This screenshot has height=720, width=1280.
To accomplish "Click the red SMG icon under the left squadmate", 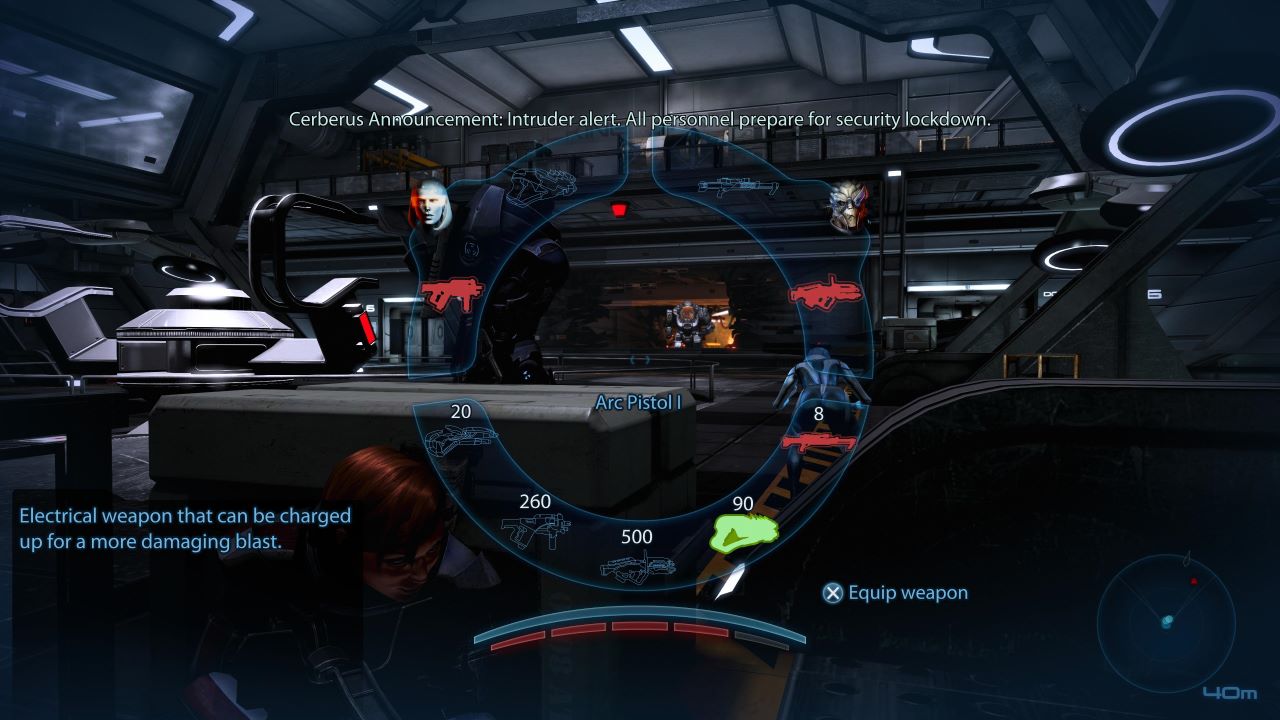I will point(452,294).
